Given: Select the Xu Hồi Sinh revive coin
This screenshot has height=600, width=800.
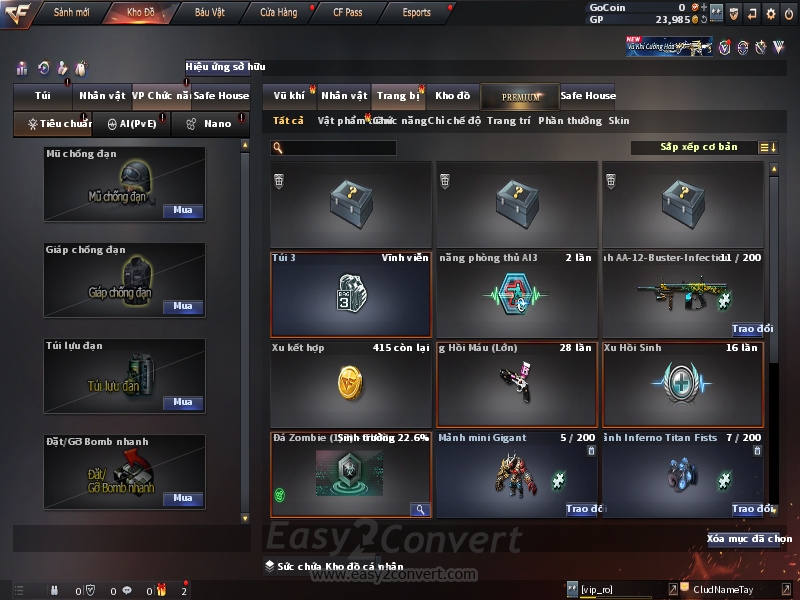Looking at the screenshot, I should tap(683, 385).
